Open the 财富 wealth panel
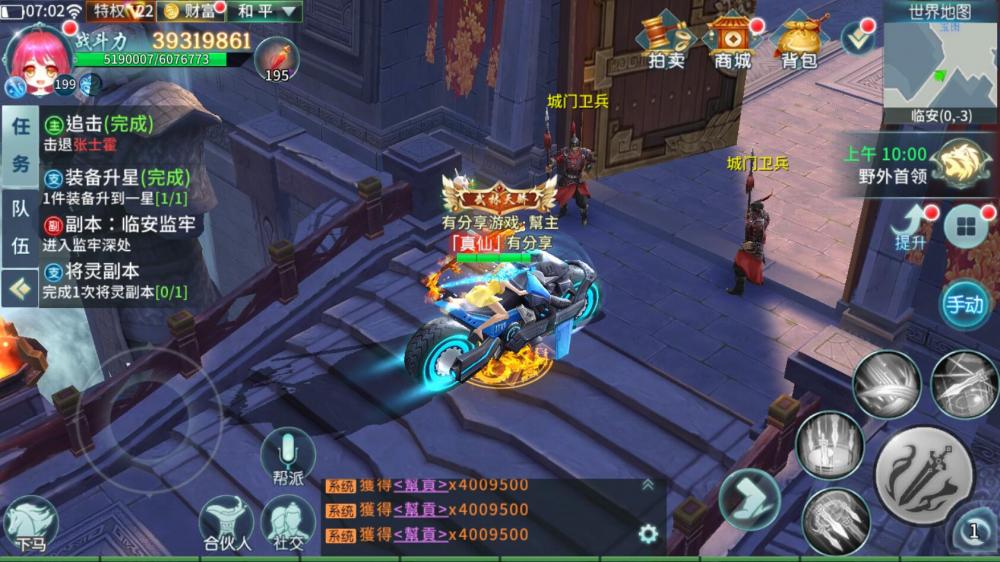 click(x=190, y=12)
